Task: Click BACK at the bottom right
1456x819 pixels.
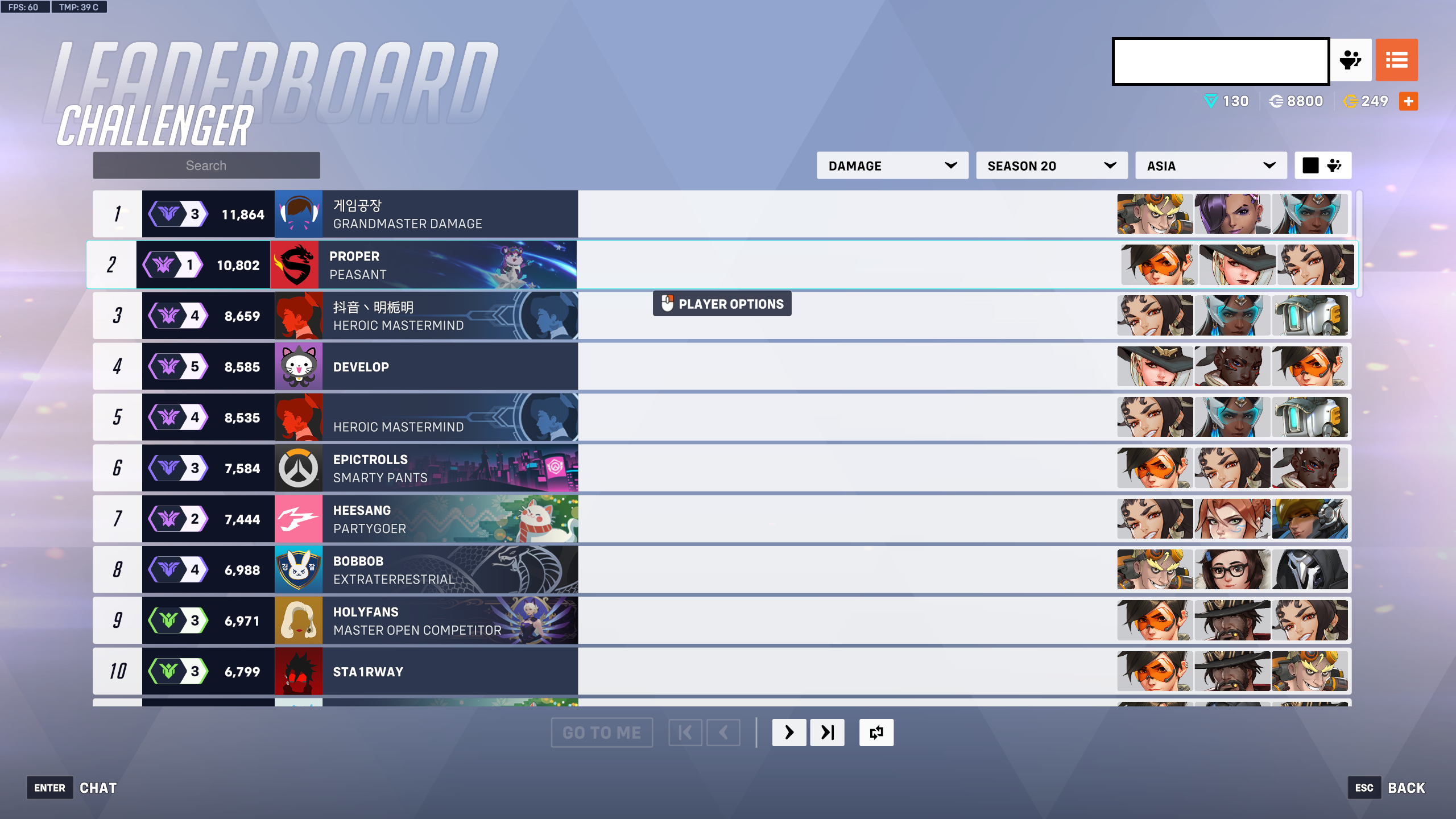Action: click(x=1406, y=787)
